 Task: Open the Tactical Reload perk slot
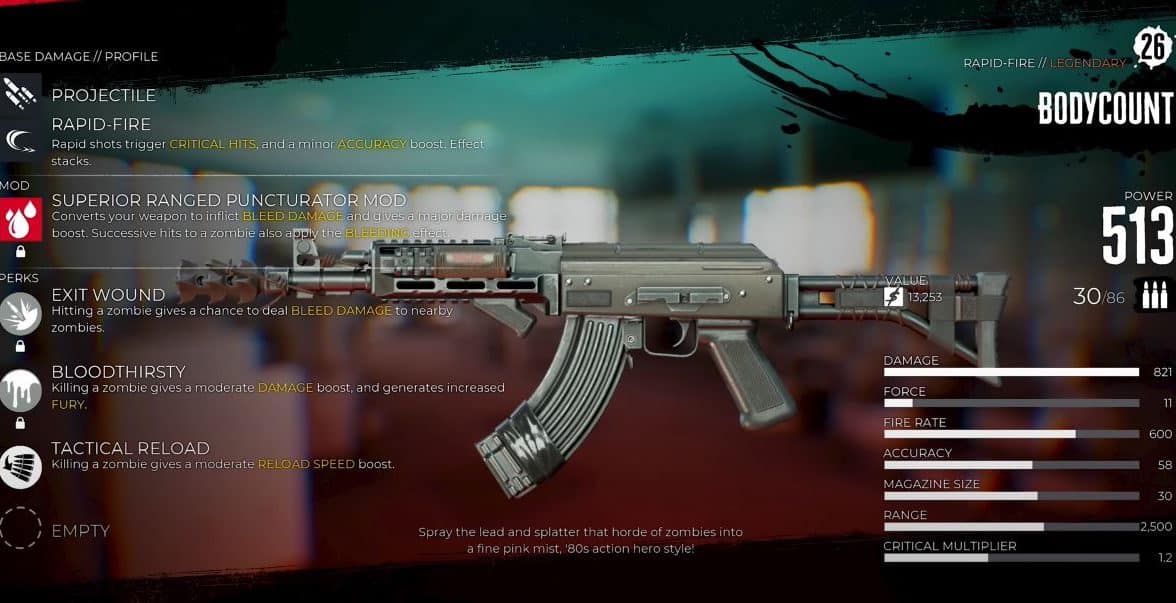[21, 466]
